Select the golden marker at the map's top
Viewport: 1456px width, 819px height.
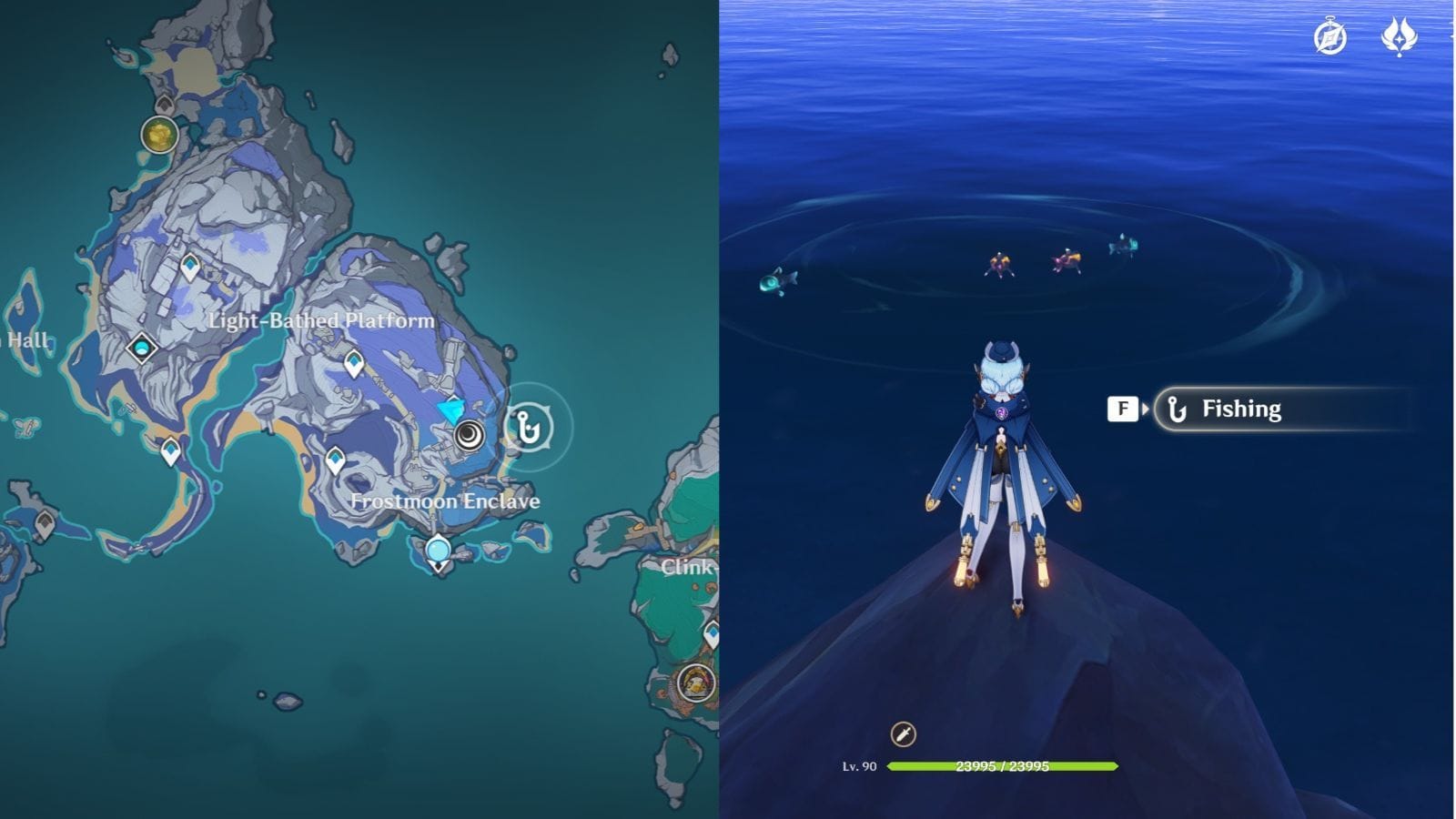(x=161, y=135)
